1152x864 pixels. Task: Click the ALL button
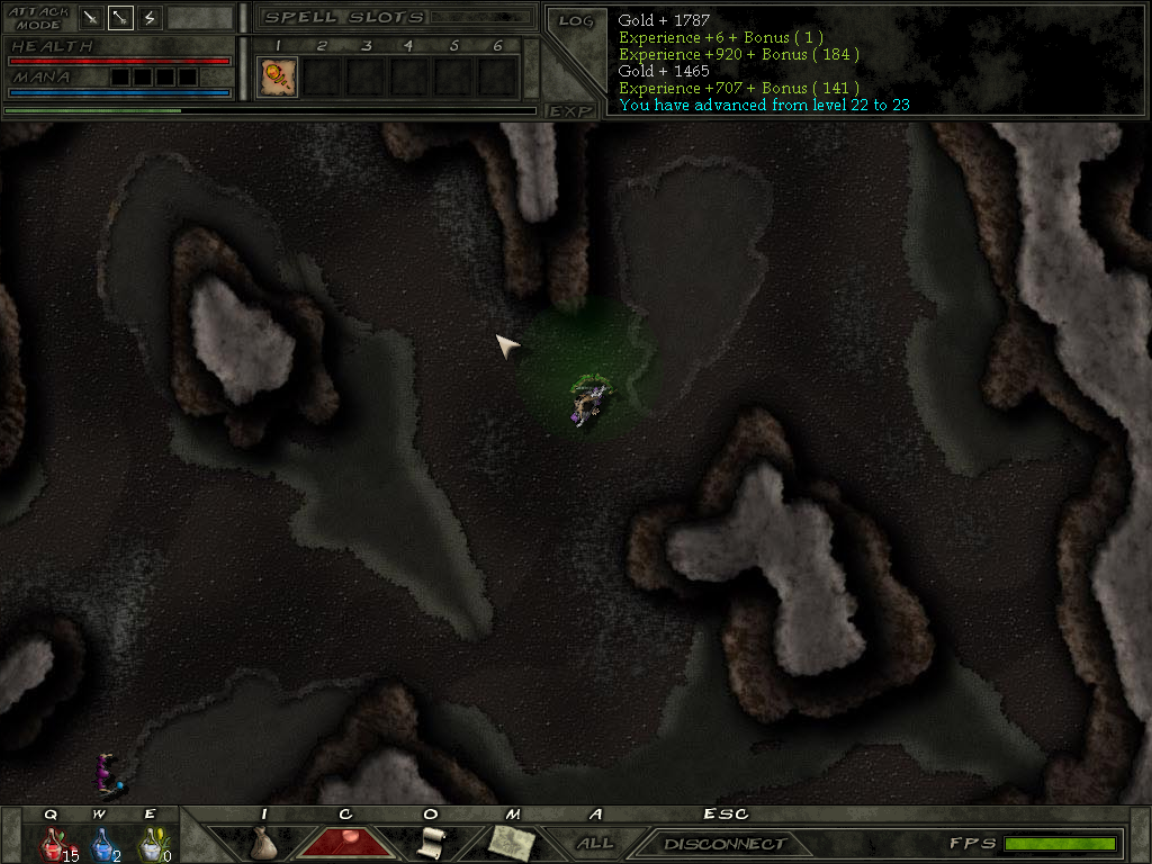pyautogui.click(x=595, y=843)
